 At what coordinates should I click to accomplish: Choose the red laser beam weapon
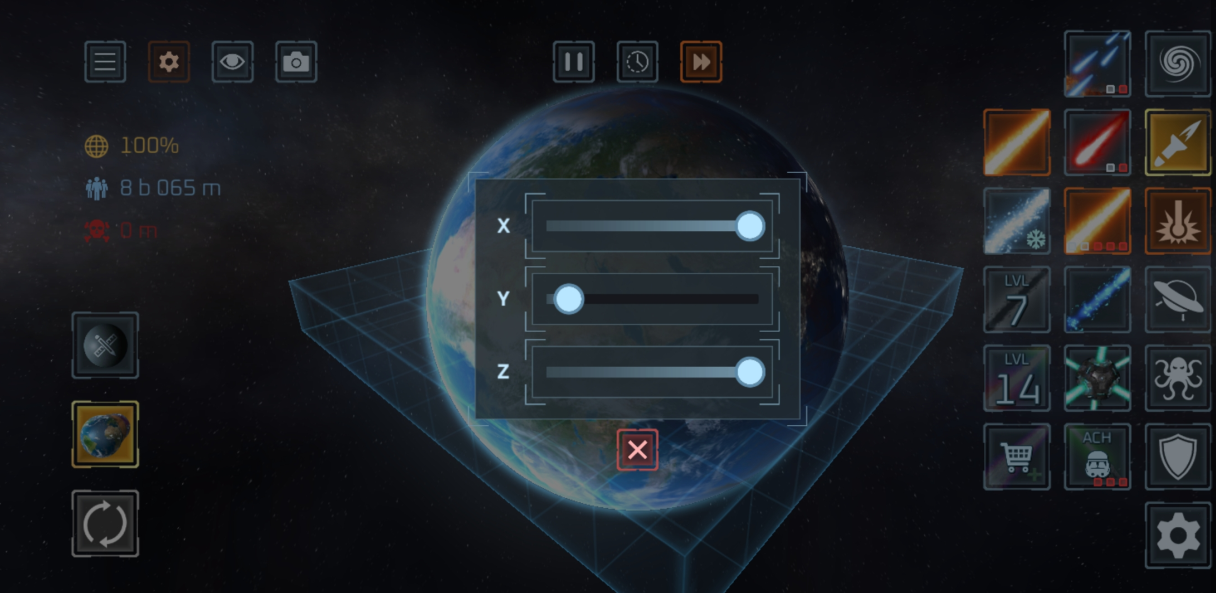point(1097,142)
